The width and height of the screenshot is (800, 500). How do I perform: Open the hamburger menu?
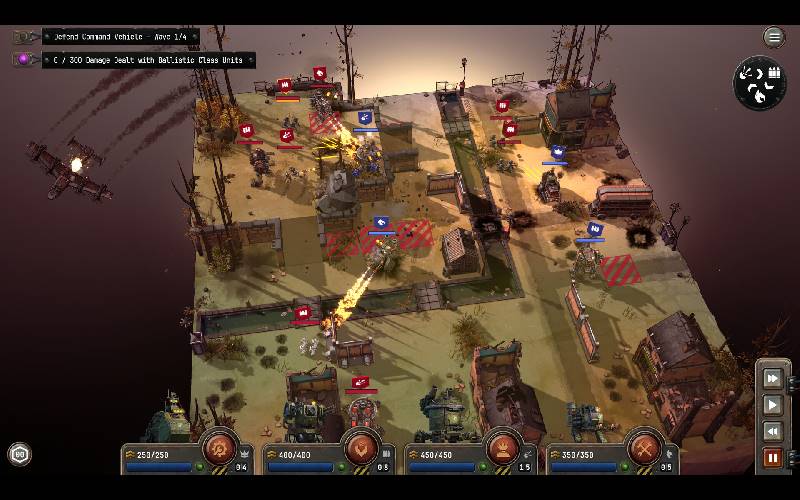(x=774, y=37)
